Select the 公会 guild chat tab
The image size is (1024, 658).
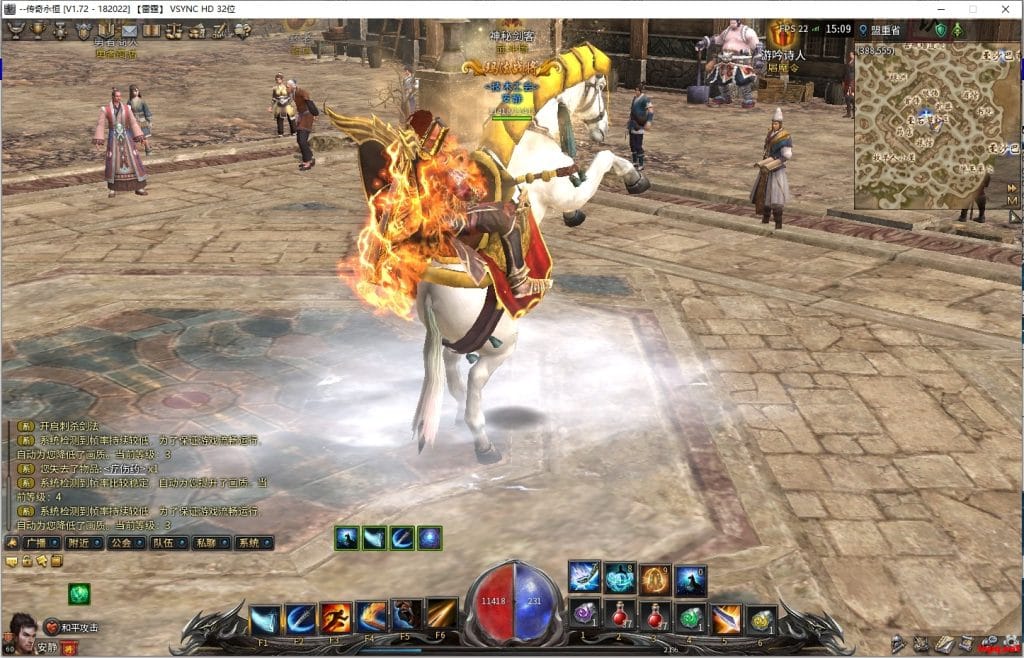[x=119, y=542]
